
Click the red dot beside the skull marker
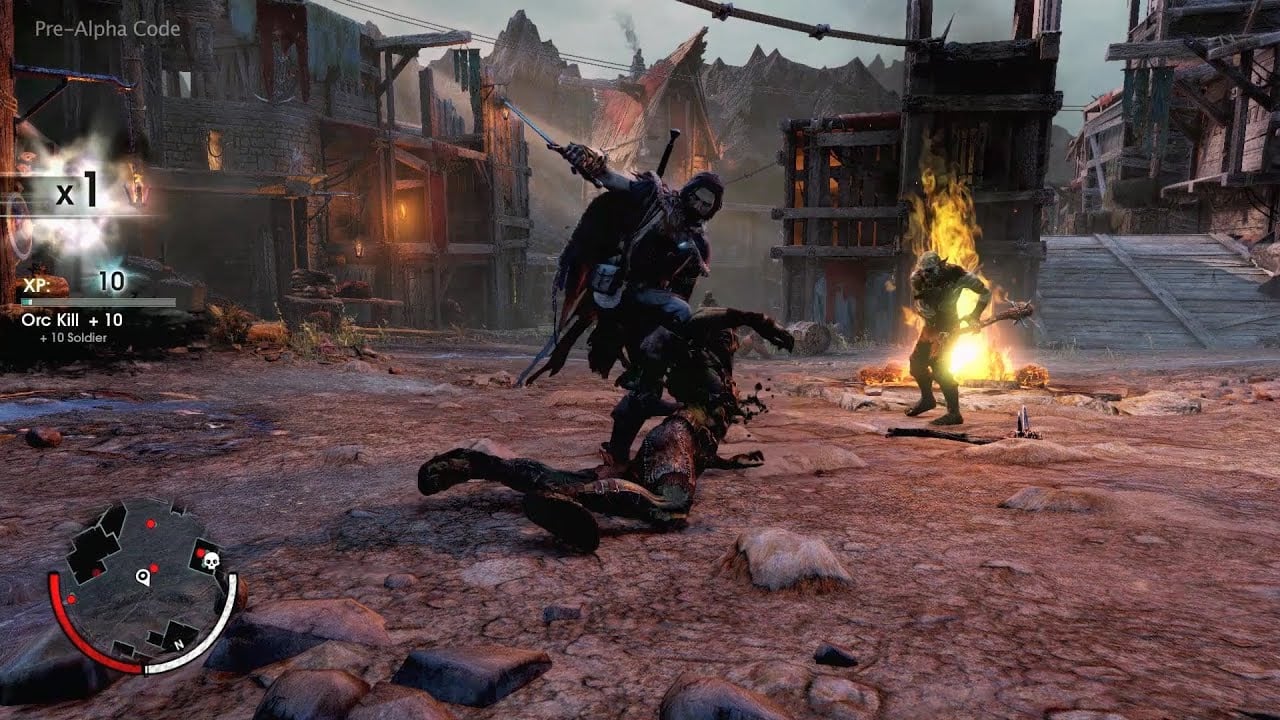(199, 552)
